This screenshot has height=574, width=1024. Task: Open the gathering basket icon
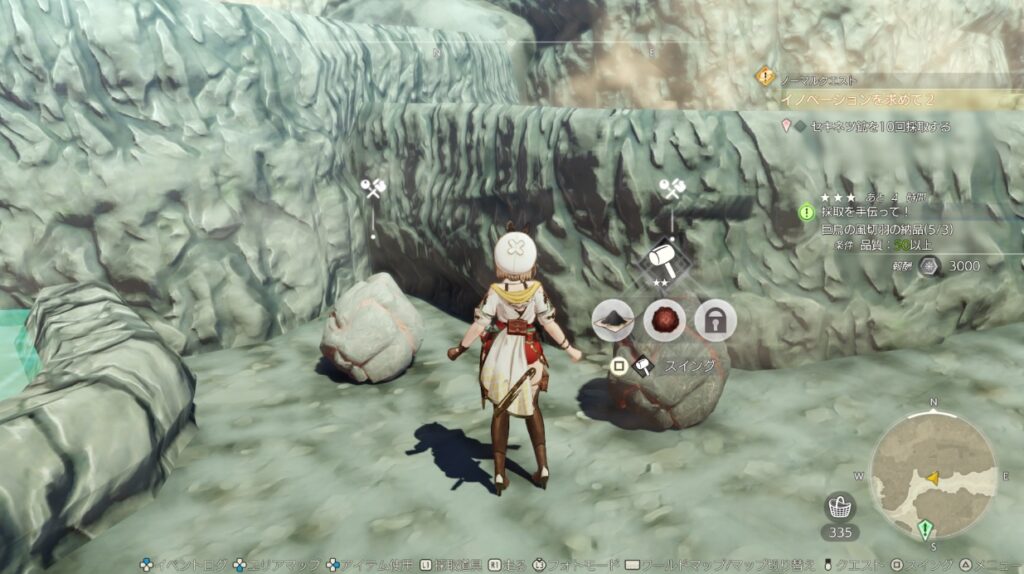pos(839,507)
